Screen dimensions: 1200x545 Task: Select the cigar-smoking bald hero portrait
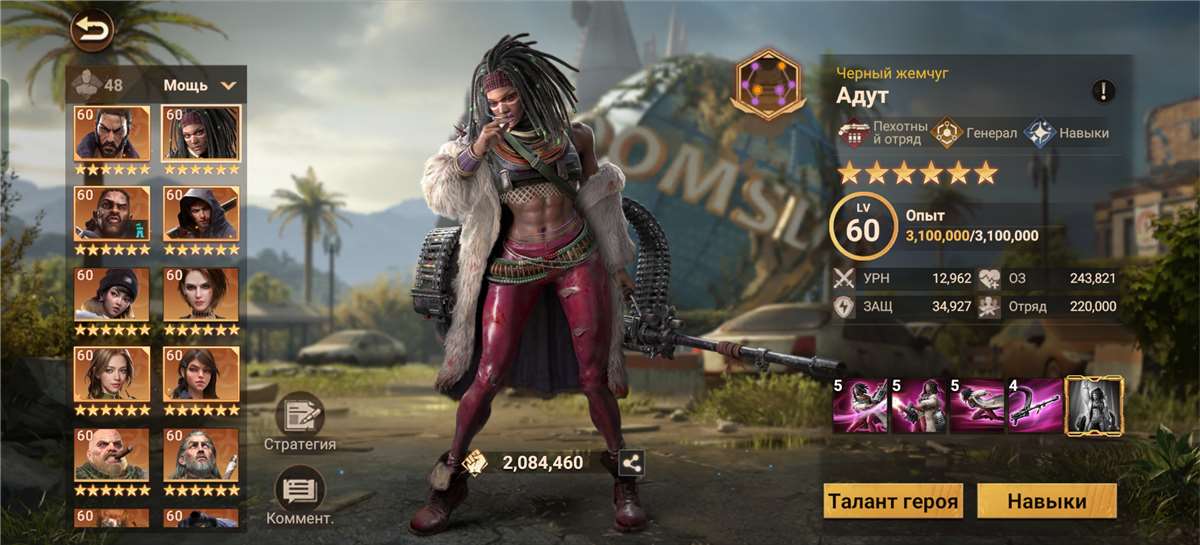click(112, 455)
